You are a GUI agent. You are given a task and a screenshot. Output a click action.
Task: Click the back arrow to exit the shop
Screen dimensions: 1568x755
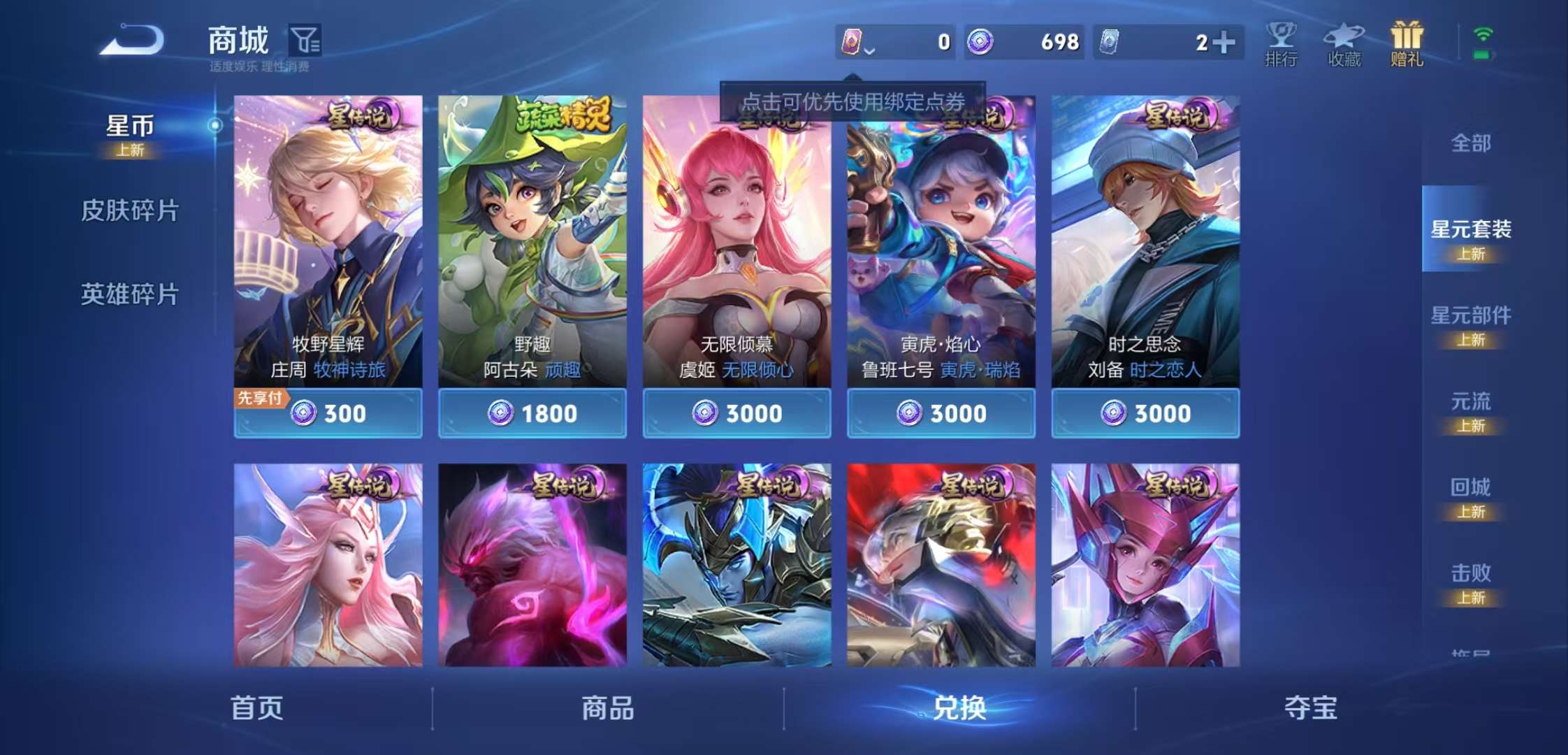(x=129, y=40)
